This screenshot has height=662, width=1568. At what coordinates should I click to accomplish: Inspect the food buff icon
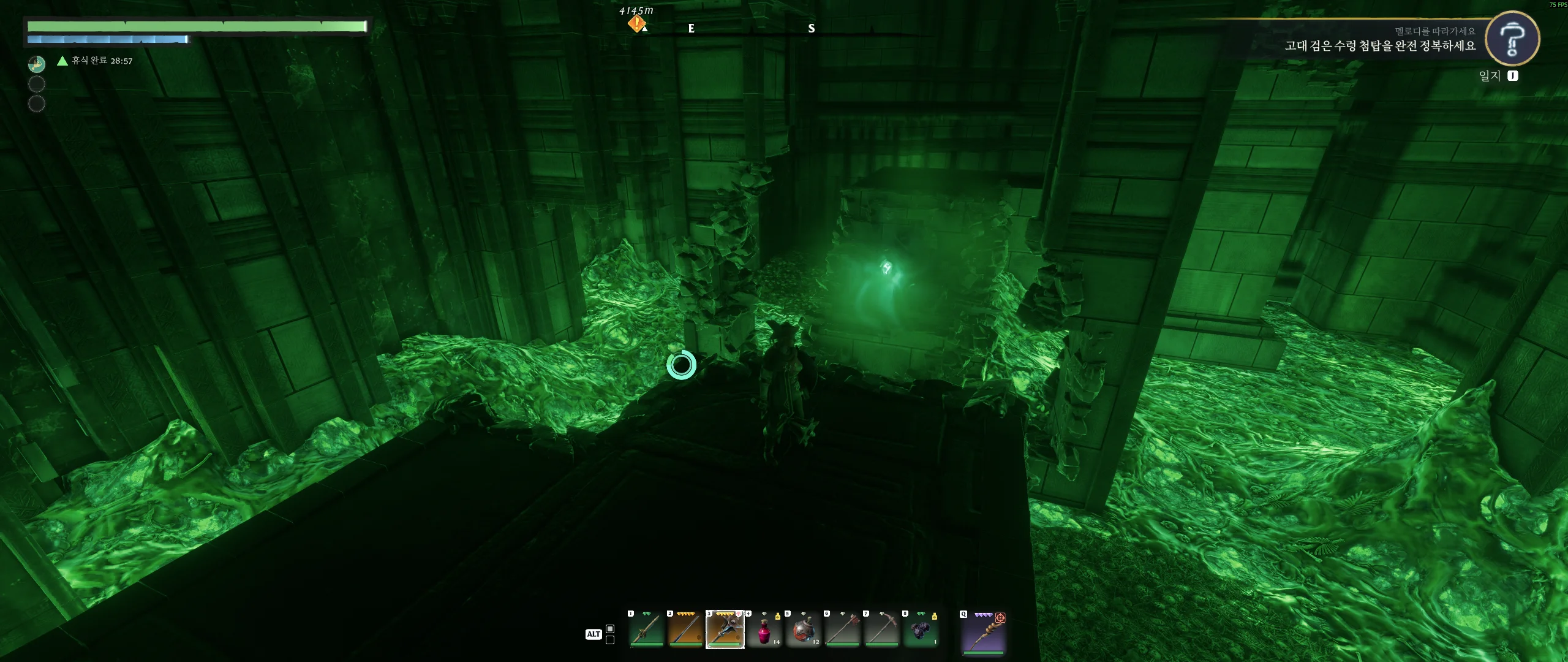click(x=37, y=64)
